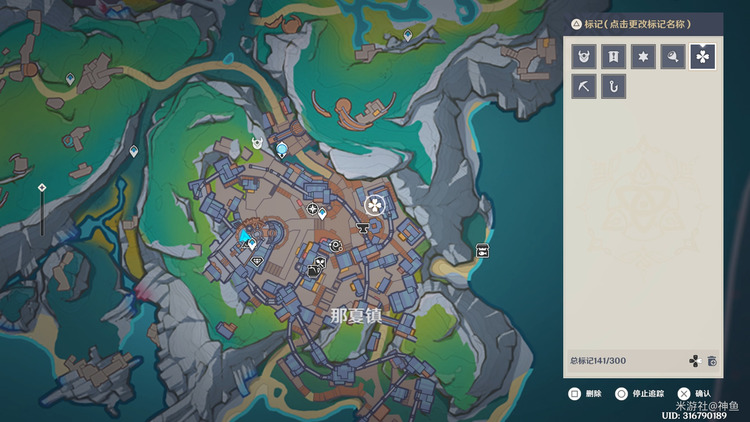Pick the six-pointed star marker icon
The image size is (750, 422).
point(643,57)
